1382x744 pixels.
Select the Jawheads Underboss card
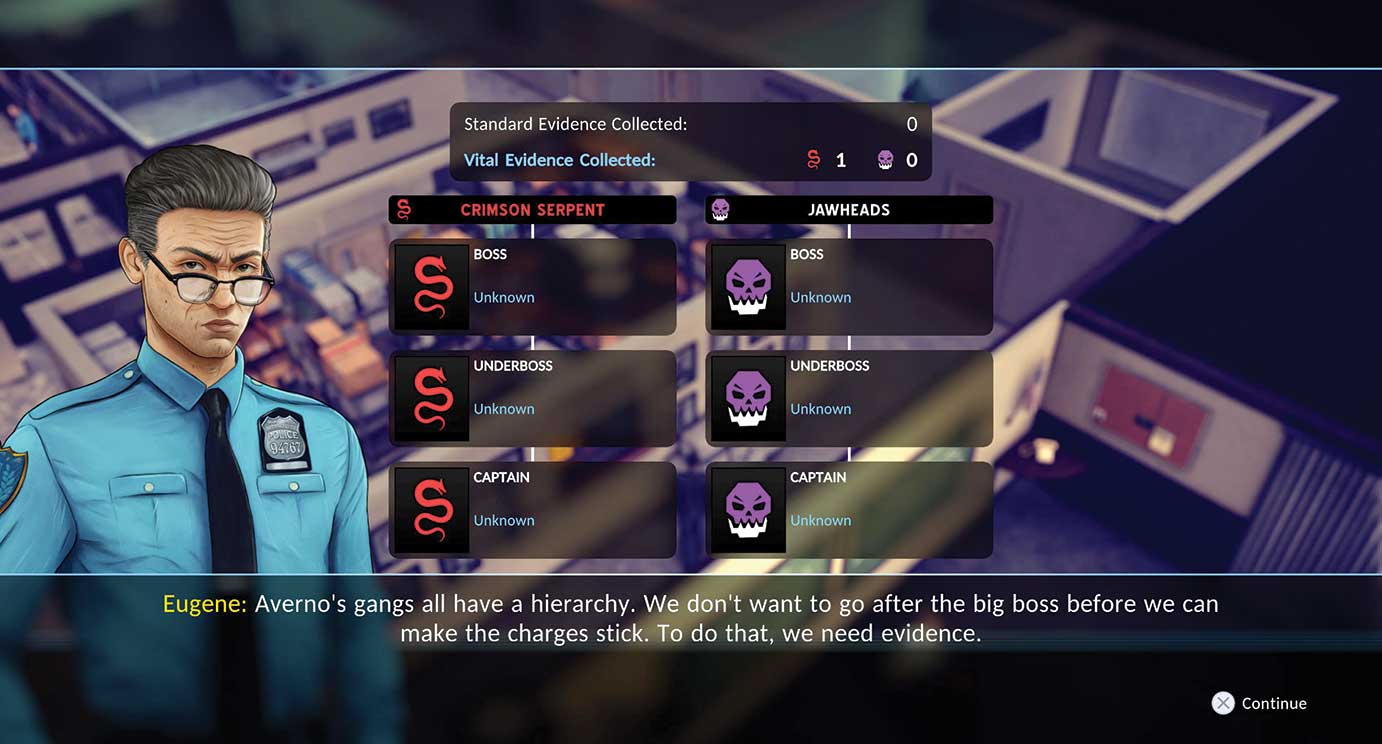(x=849, y=398)
